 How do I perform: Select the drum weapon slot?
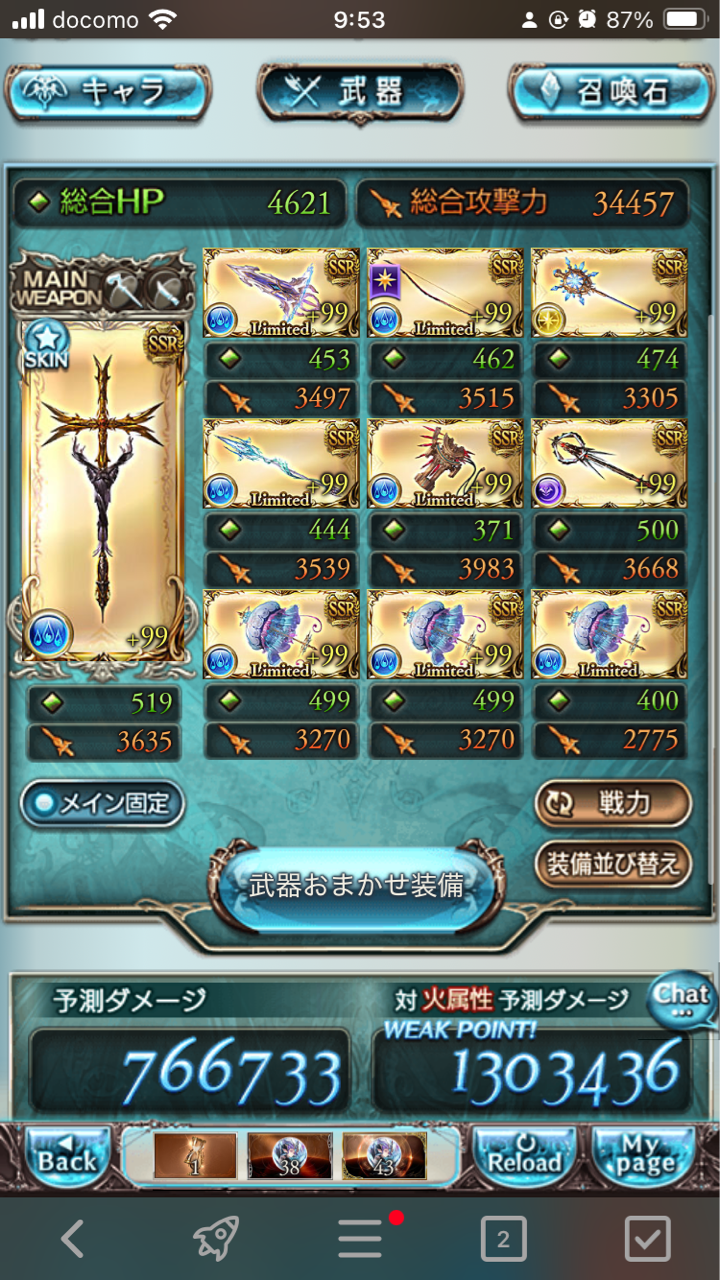tap(445, 463)
